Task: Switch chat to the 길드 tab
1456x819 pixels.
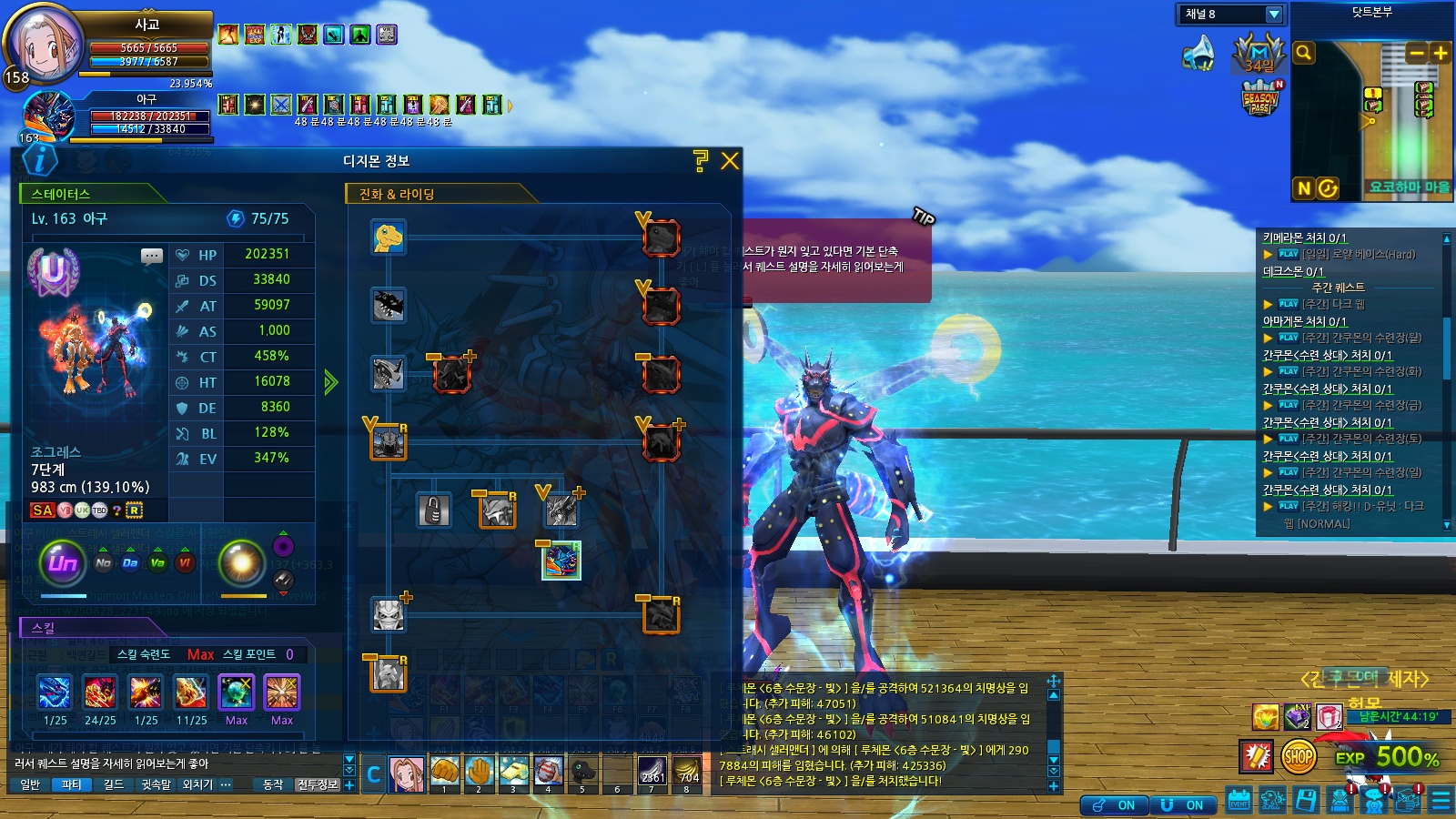Action: tap(114, 784)
